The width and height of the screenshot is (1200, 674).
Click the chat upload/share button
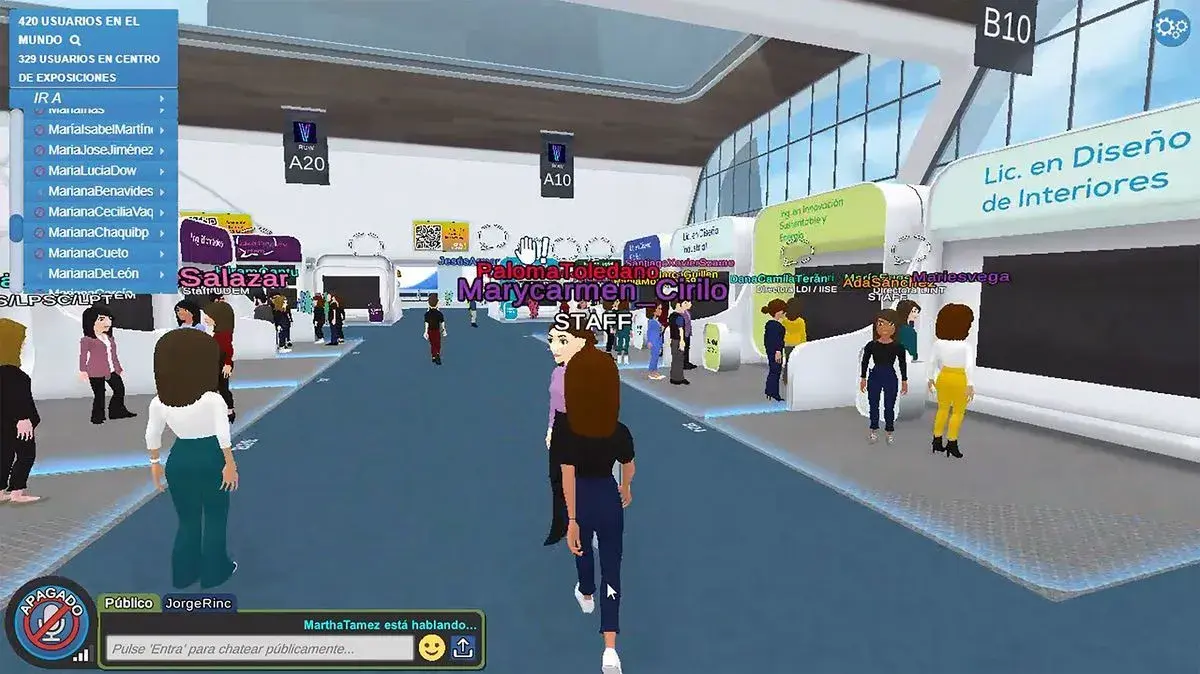pos(463,648)
